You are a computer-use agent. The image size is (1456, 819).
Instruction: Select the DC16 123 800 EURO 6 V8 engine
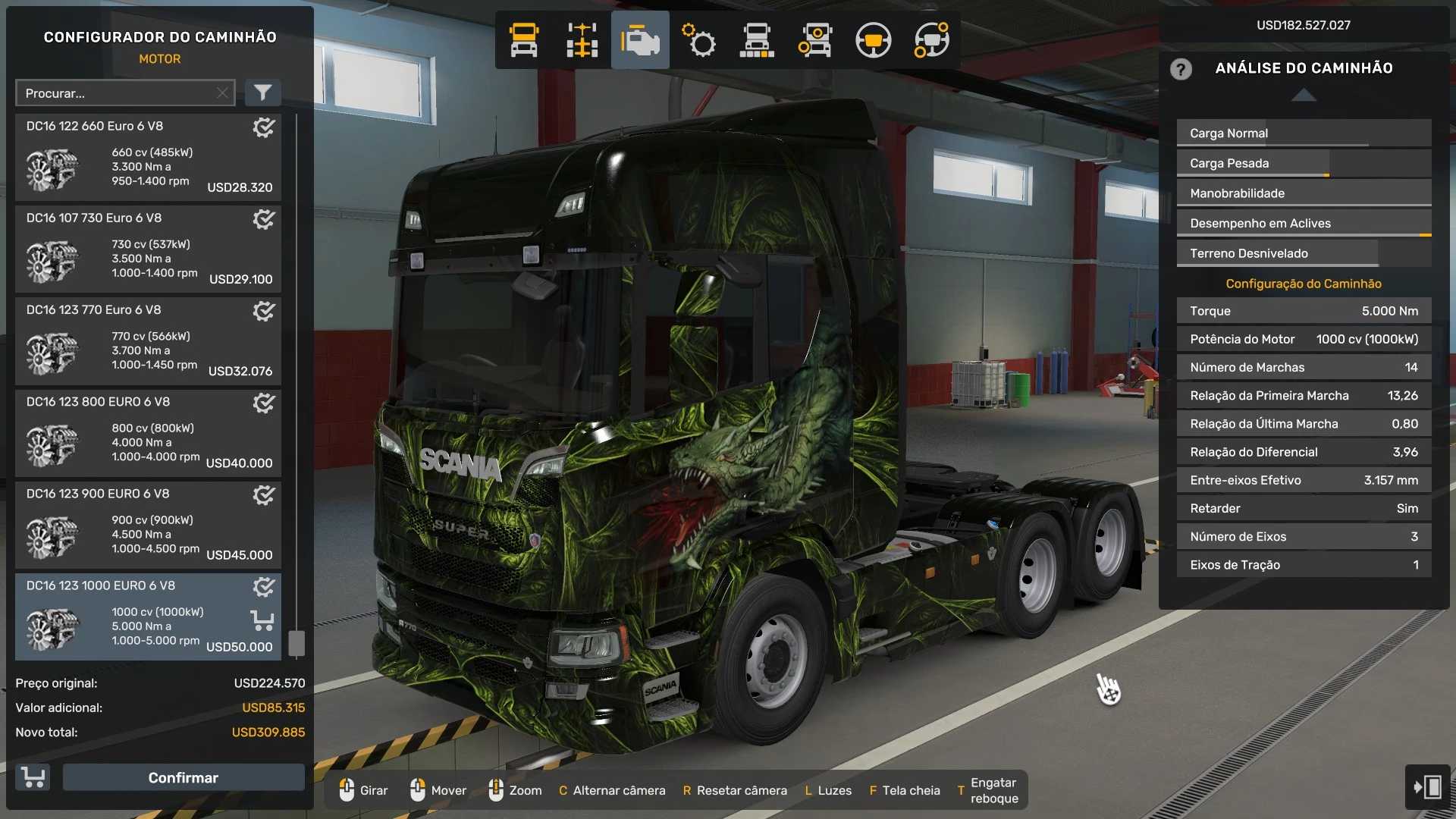tap(148, 433)
